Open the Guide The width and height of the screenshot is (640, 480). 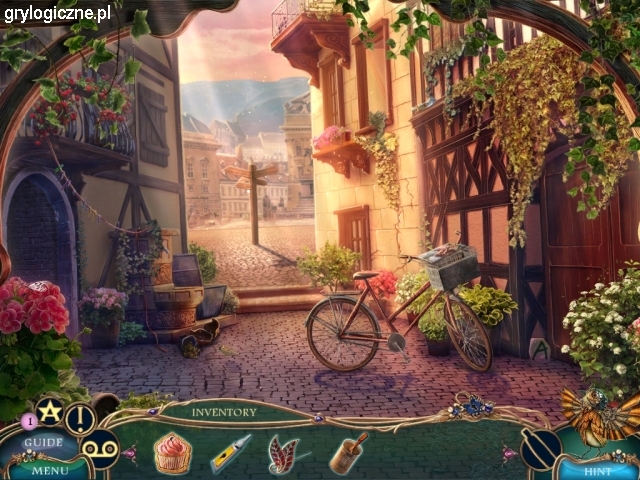click(x=43, y=442)
